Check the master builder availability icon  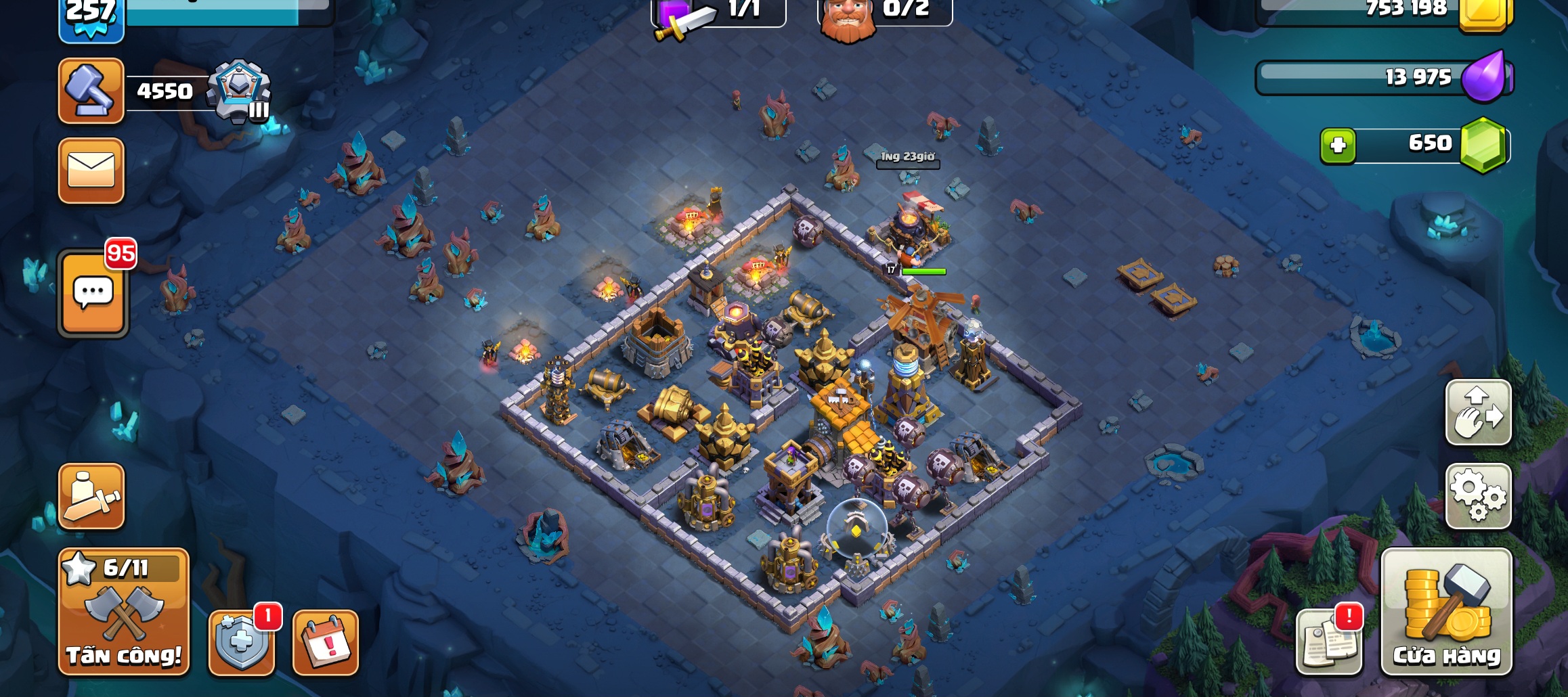pos(848,19)
